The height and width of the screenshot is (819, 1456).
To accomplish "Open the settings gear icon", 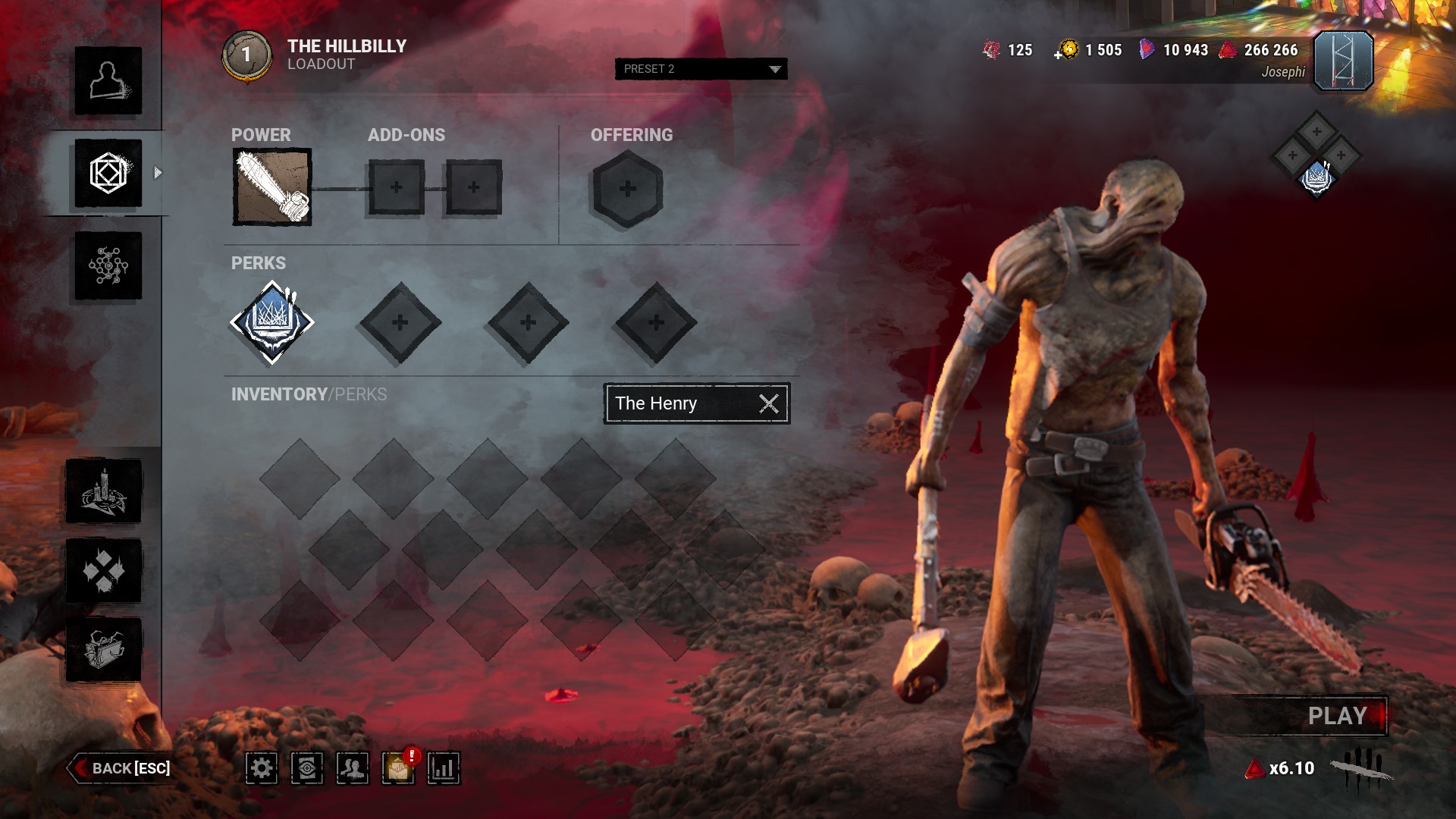I will pyautogui.click(x=262, y=768).
